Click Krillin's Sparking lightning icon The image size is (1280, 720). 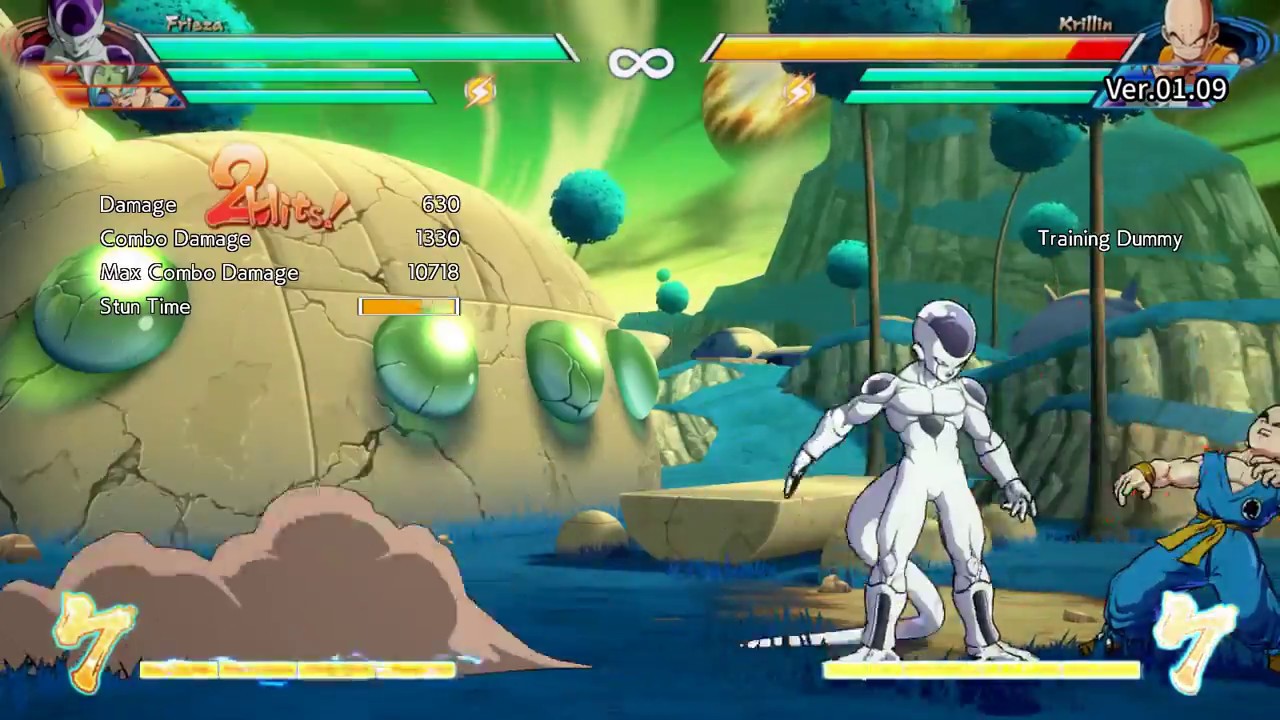click(797, 90)
